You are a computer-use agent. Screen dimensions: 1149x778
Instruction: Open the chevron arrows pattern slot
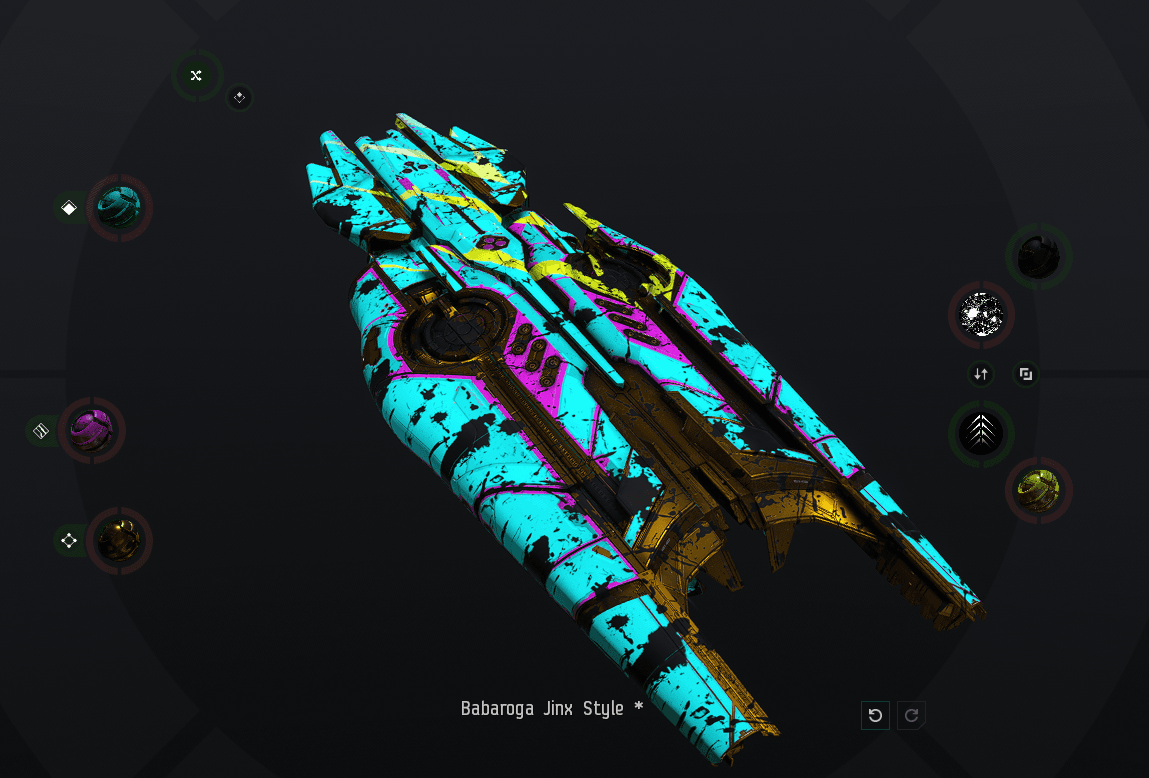[x=981, y=433]
